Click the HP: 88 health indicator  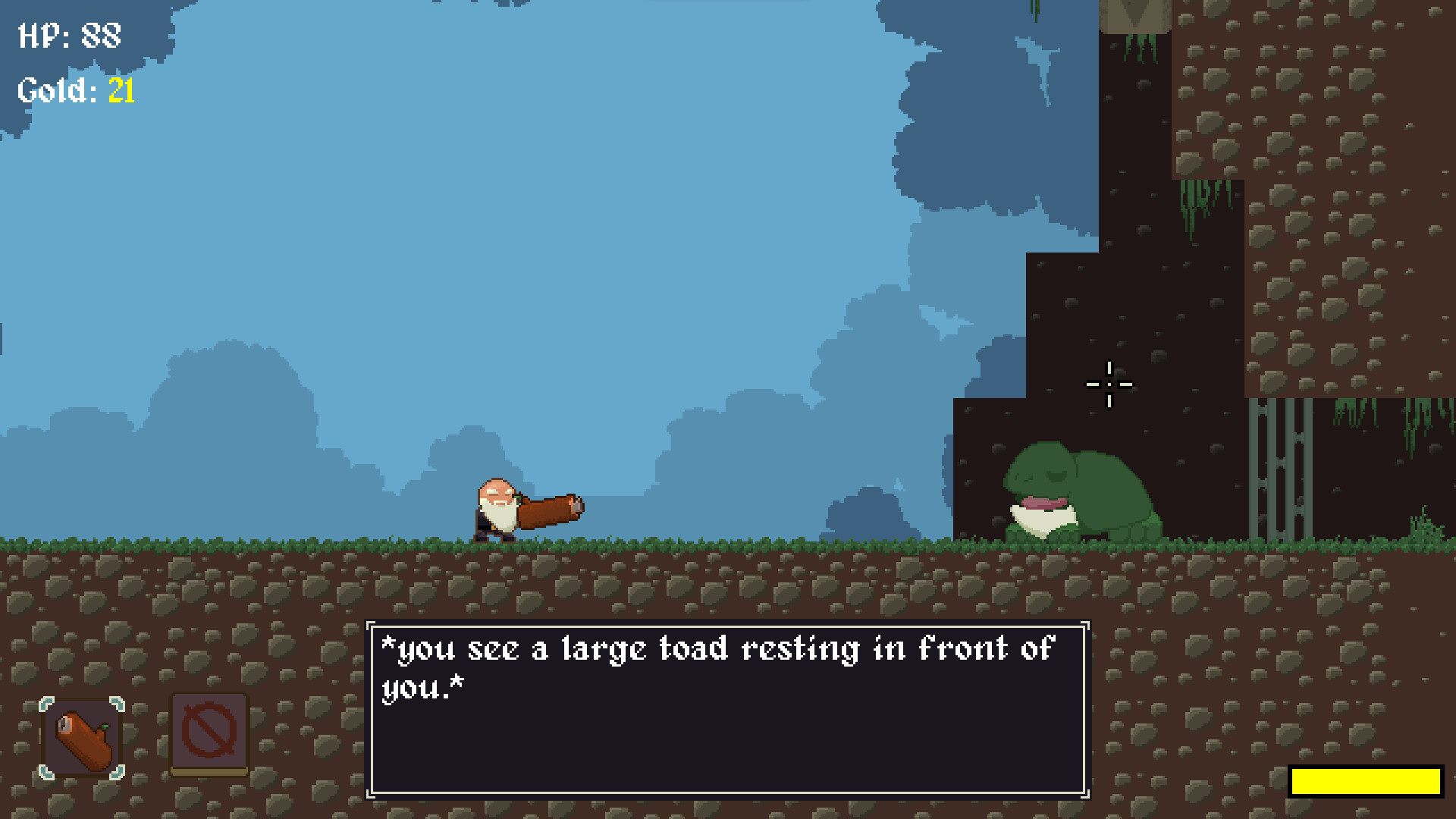(x=68, y=34)
